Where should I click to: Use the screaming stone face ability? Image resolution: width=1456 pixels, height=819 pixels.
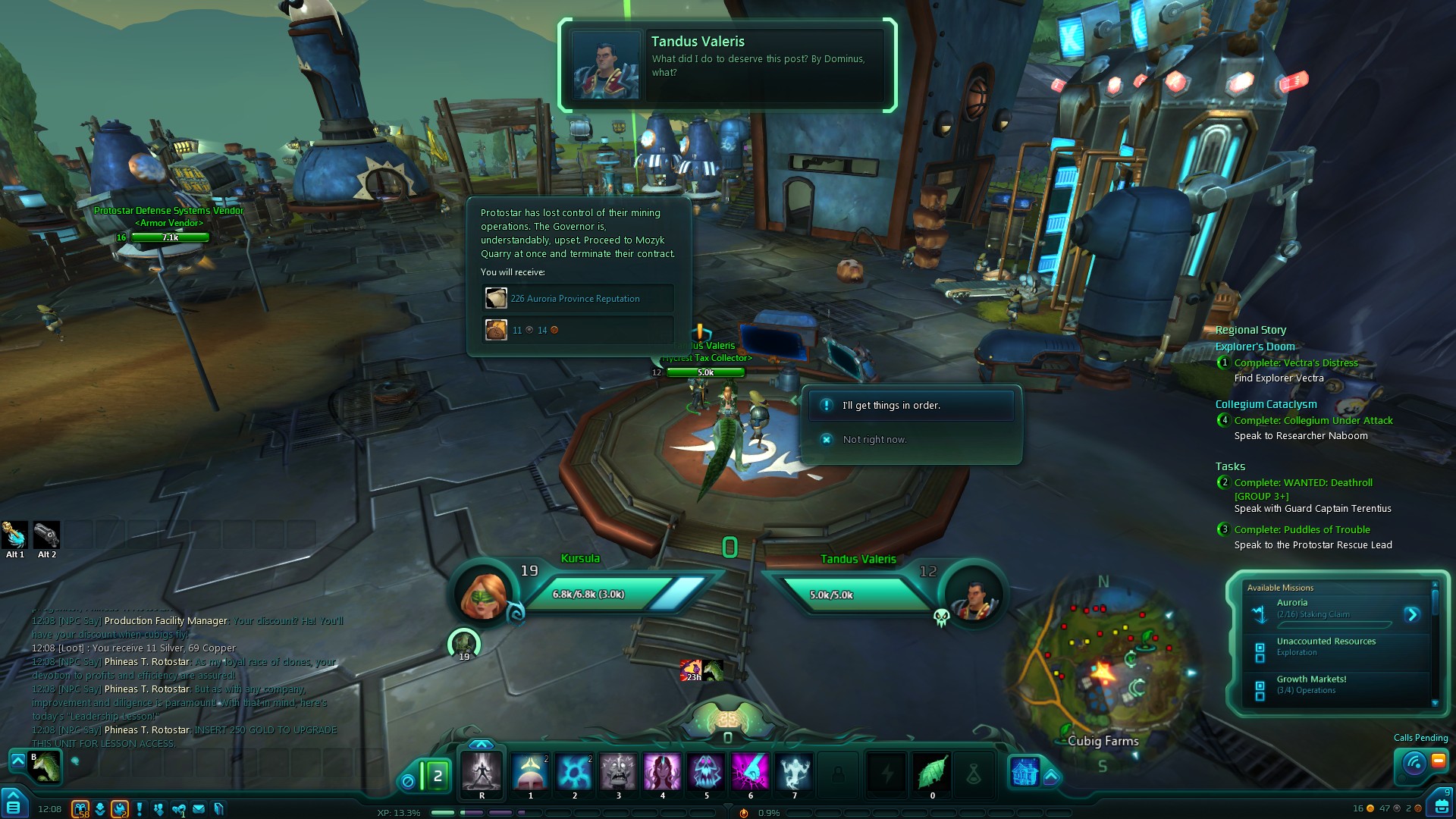618,772
